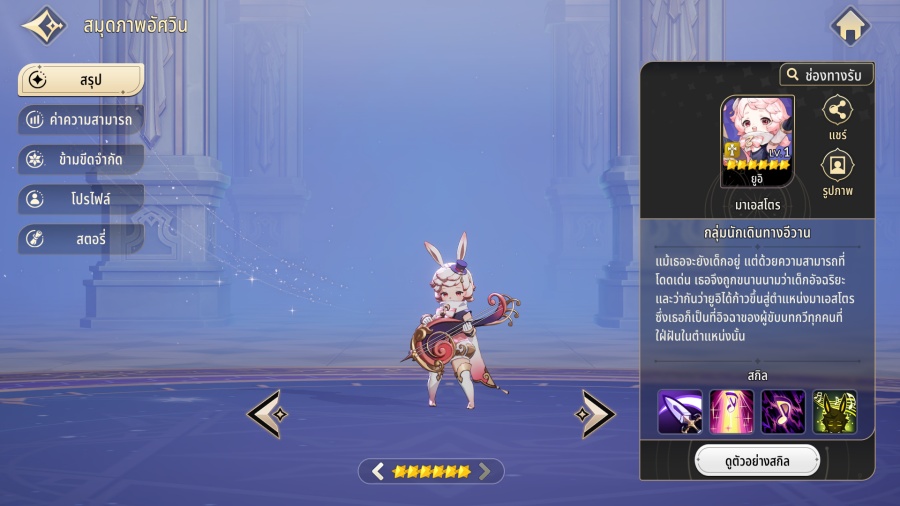The height and width of the screenshot is (506, 900).
Task: Inspect the dagger slash skill icon
Action: tap(679, 411)
